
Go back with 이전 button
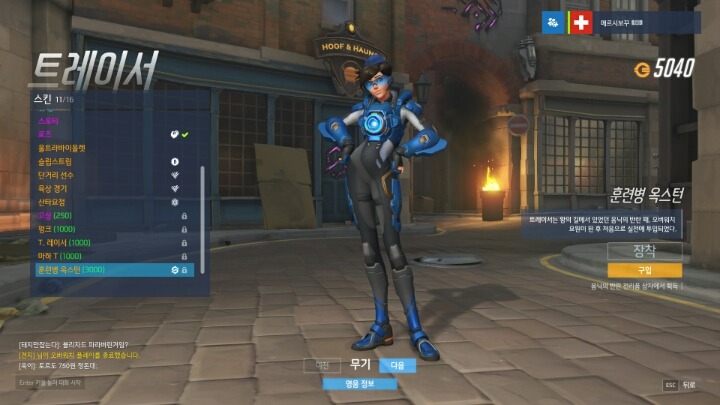[x=322, y=366]
